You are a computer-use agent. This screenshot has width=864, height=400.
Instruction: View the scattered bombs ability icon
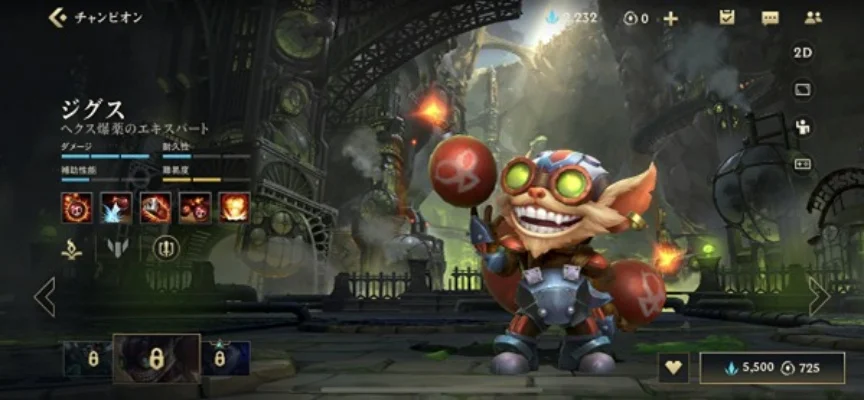pyautogui.click(x=195, y=207)
